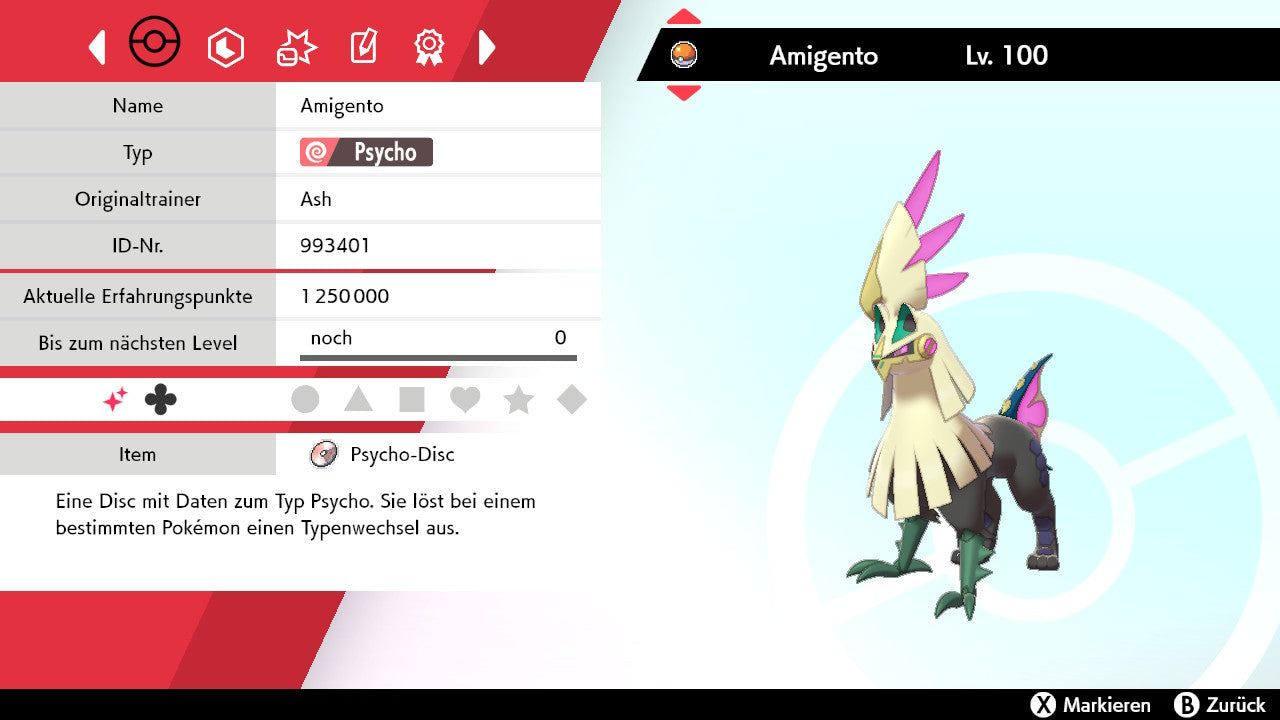1280x720 pixels.
Task: Switch to the moves tab icon
Action: tap(296, 47)
